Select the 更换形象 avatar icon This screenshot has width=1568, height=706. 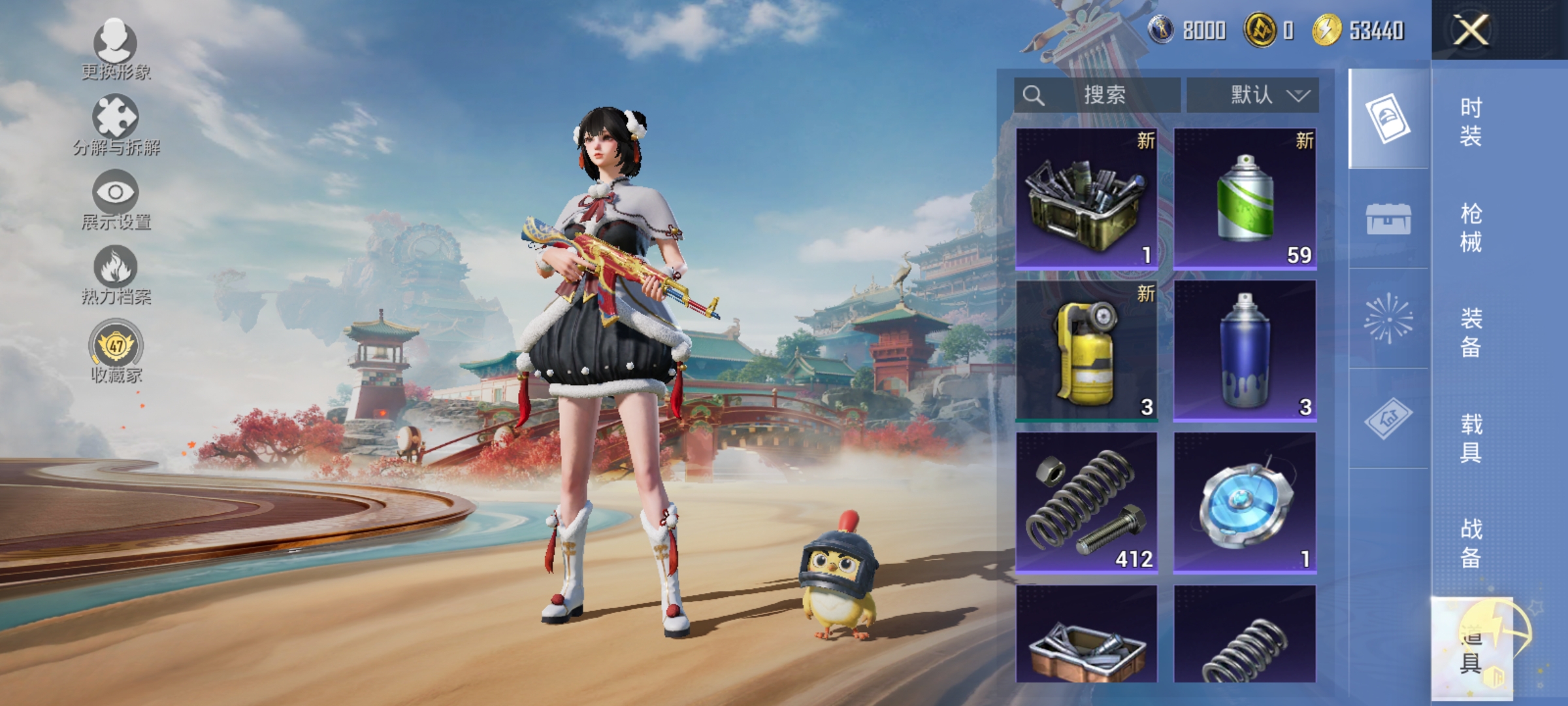[114, 46]
